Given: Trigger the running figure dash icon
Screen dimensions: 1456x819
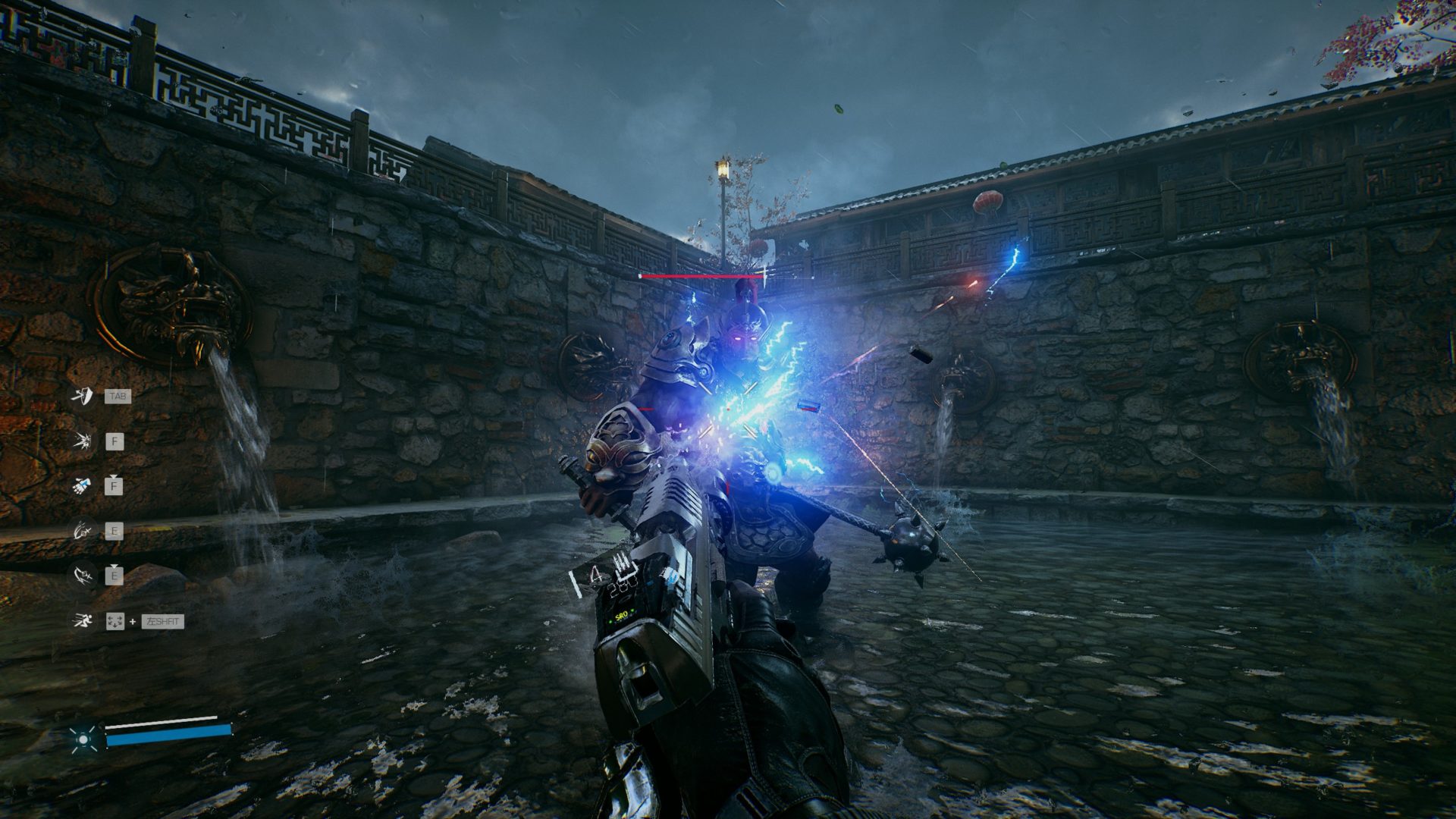Looking at the screenshot, I should pos(82,621).
